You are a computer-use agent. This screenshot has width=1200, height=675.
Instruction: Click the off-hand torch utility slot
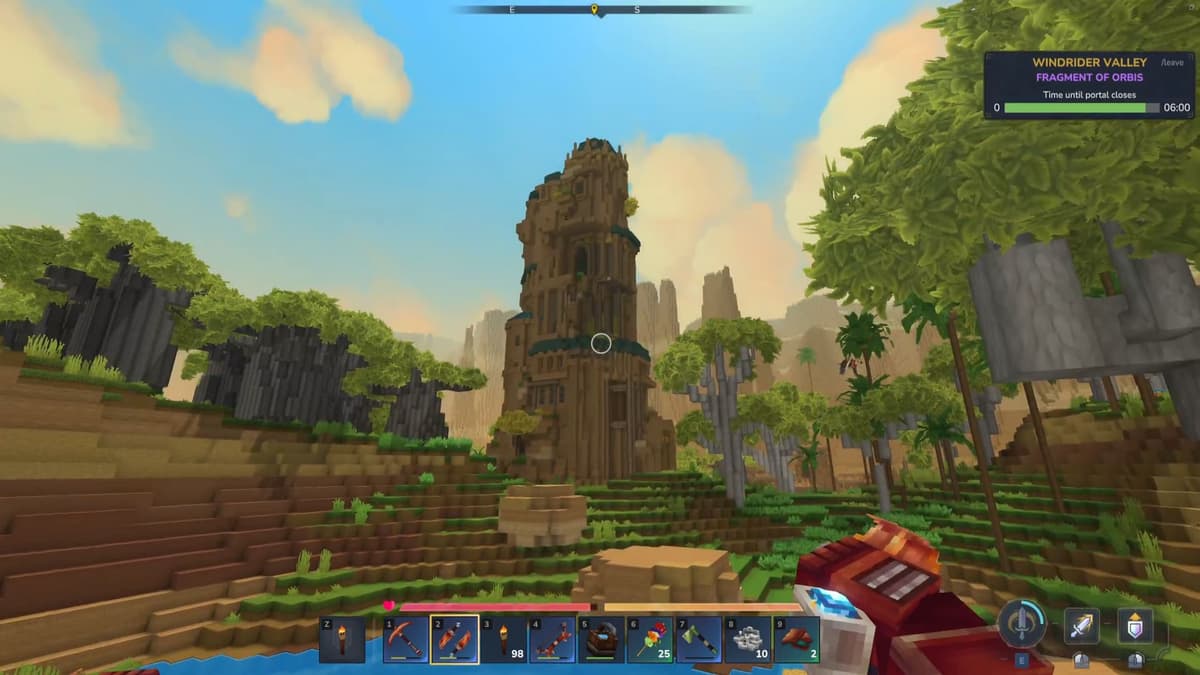(343, 640)
